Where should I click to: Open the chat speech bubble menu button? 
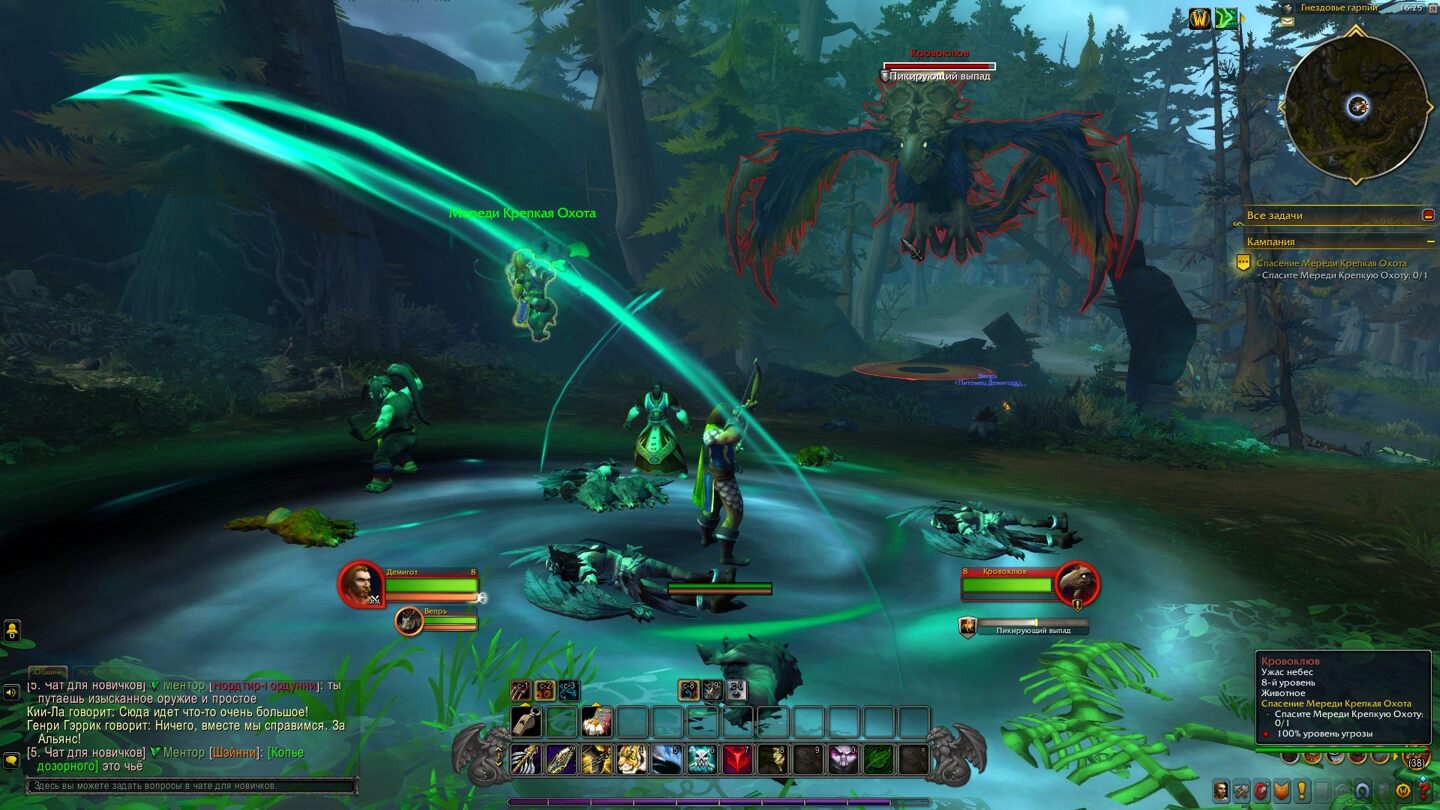pyautogui.click(x=12, y=760)
